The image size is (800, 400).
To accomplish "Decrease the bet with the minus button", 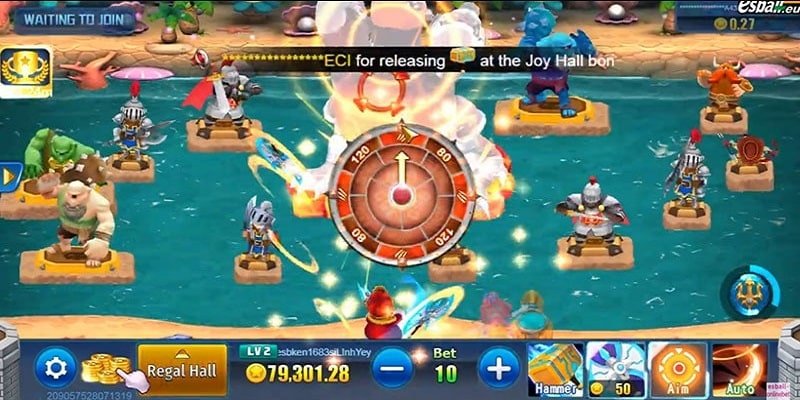I will pos(392,369).
